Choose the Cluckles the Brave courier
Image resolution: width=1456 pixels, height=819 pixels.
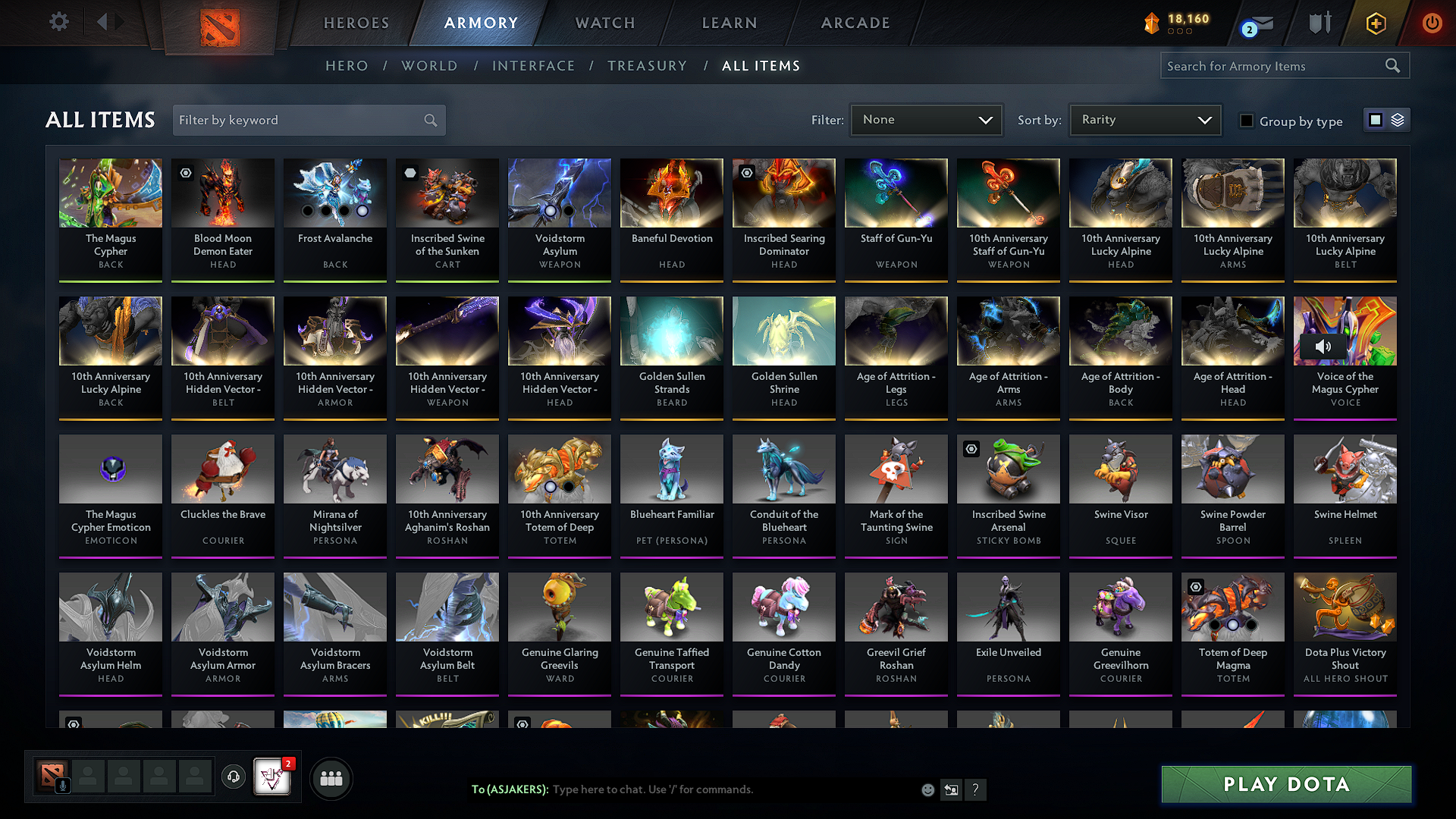click(x=223, y=492)
